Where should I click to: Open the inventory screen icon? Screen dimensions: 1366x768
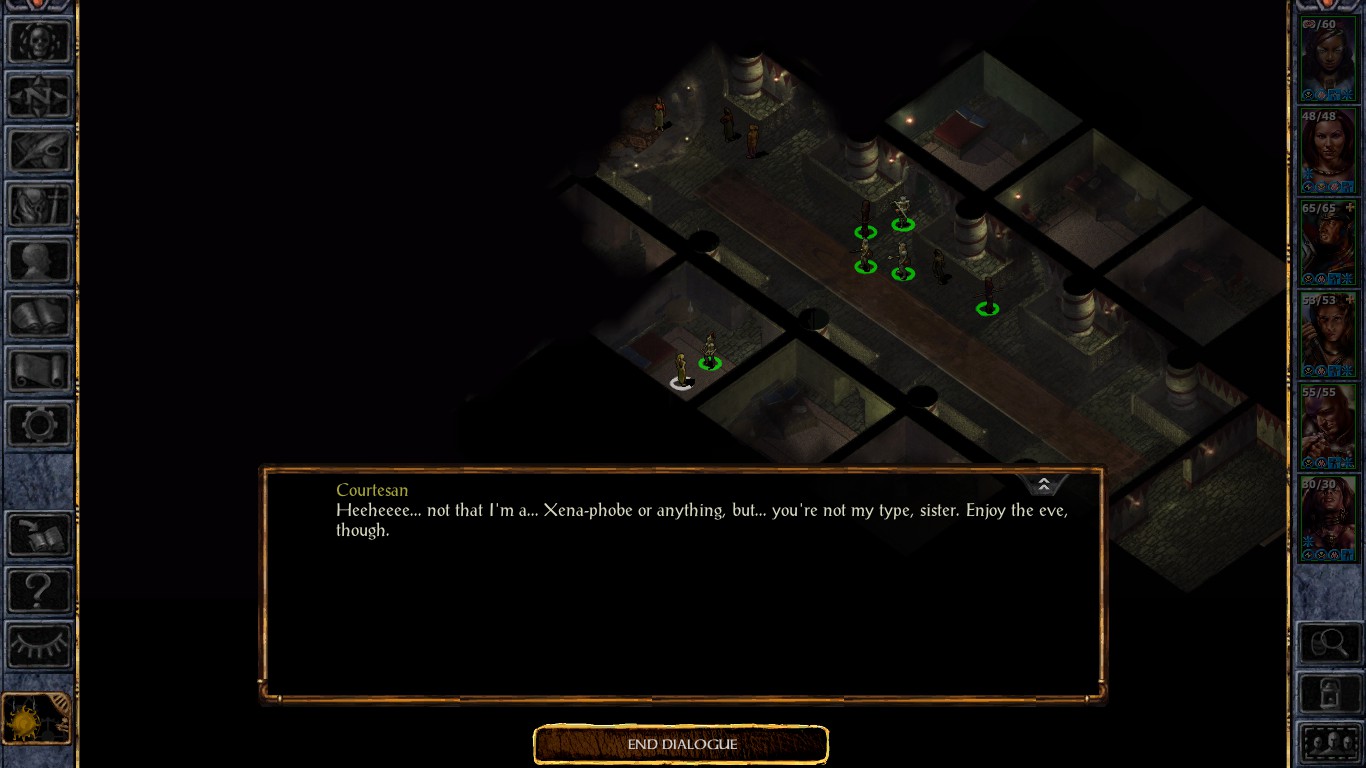click(39, 206)
